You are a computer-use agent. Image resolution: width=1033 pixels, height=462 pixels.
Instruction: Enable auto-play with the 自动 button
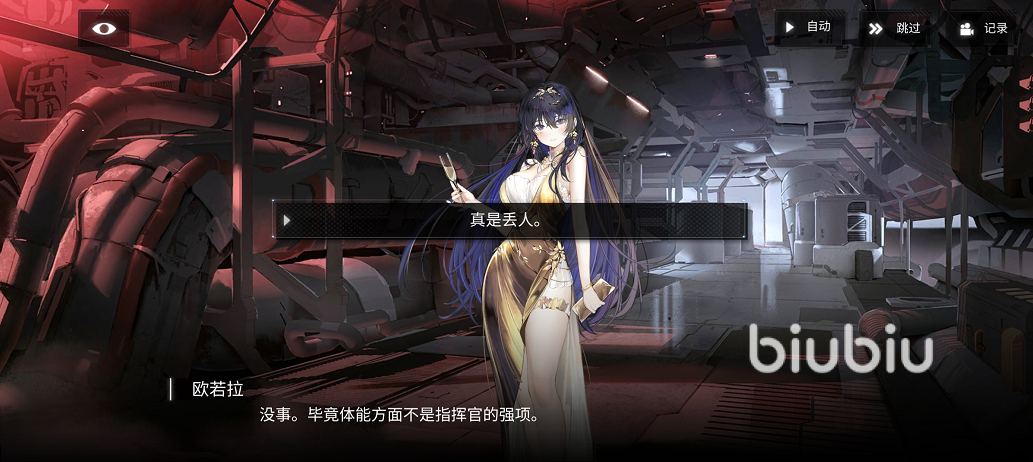809,27
